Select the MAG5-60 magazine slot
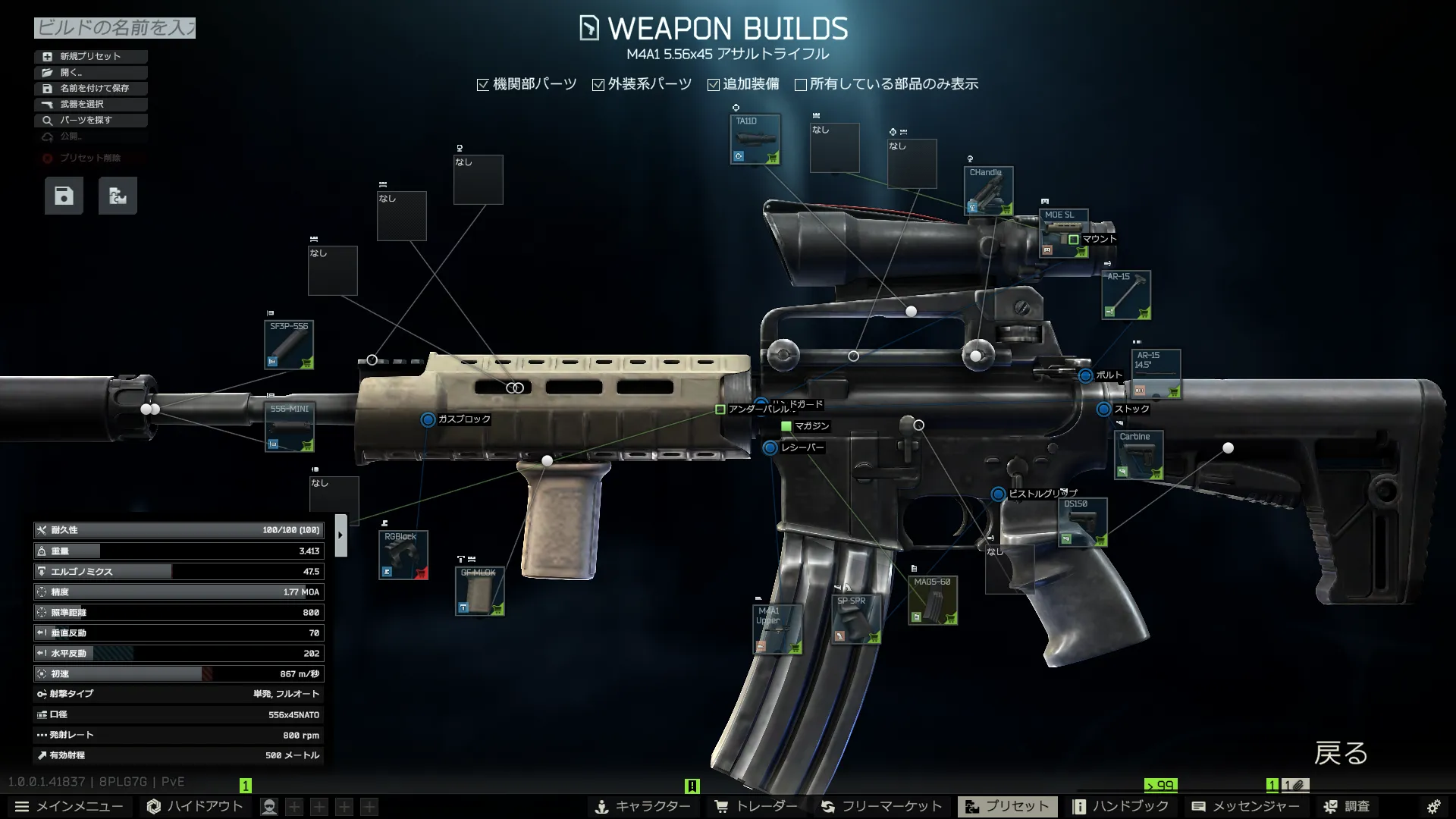 (x=933, y=600)
